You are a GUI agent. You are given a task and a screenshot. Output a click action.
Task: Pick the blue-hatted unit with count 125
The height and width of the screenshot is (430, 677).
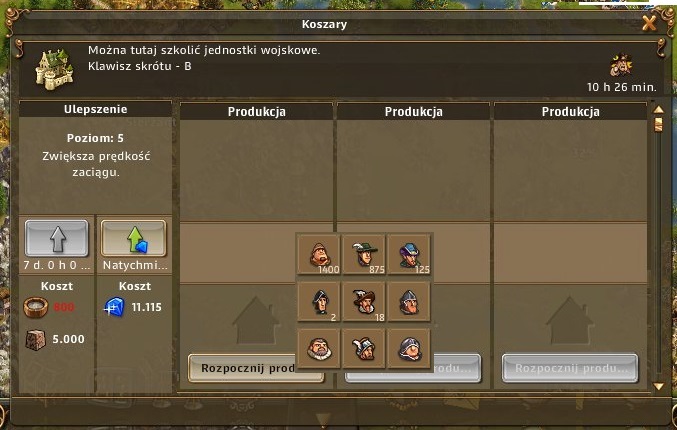(x=408, y=253)
